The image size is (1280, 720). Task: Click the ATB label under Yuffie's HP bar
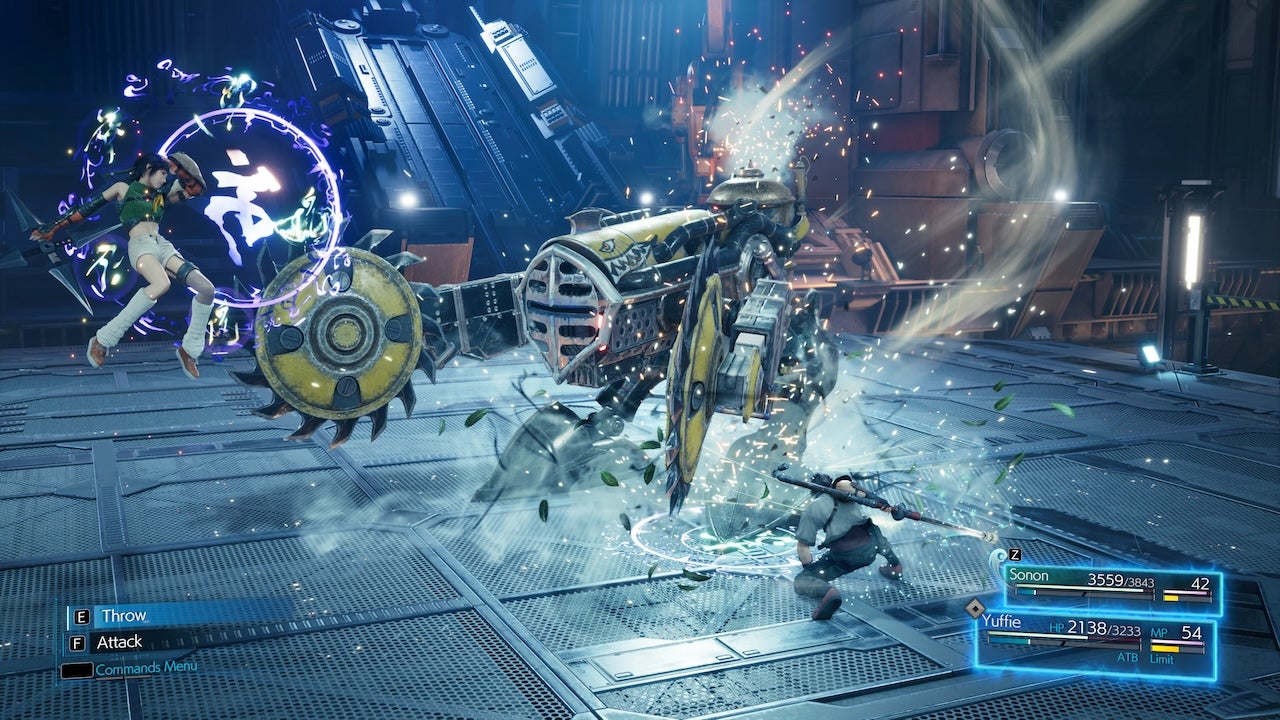pyautogui.click(x=1128, y=658)
